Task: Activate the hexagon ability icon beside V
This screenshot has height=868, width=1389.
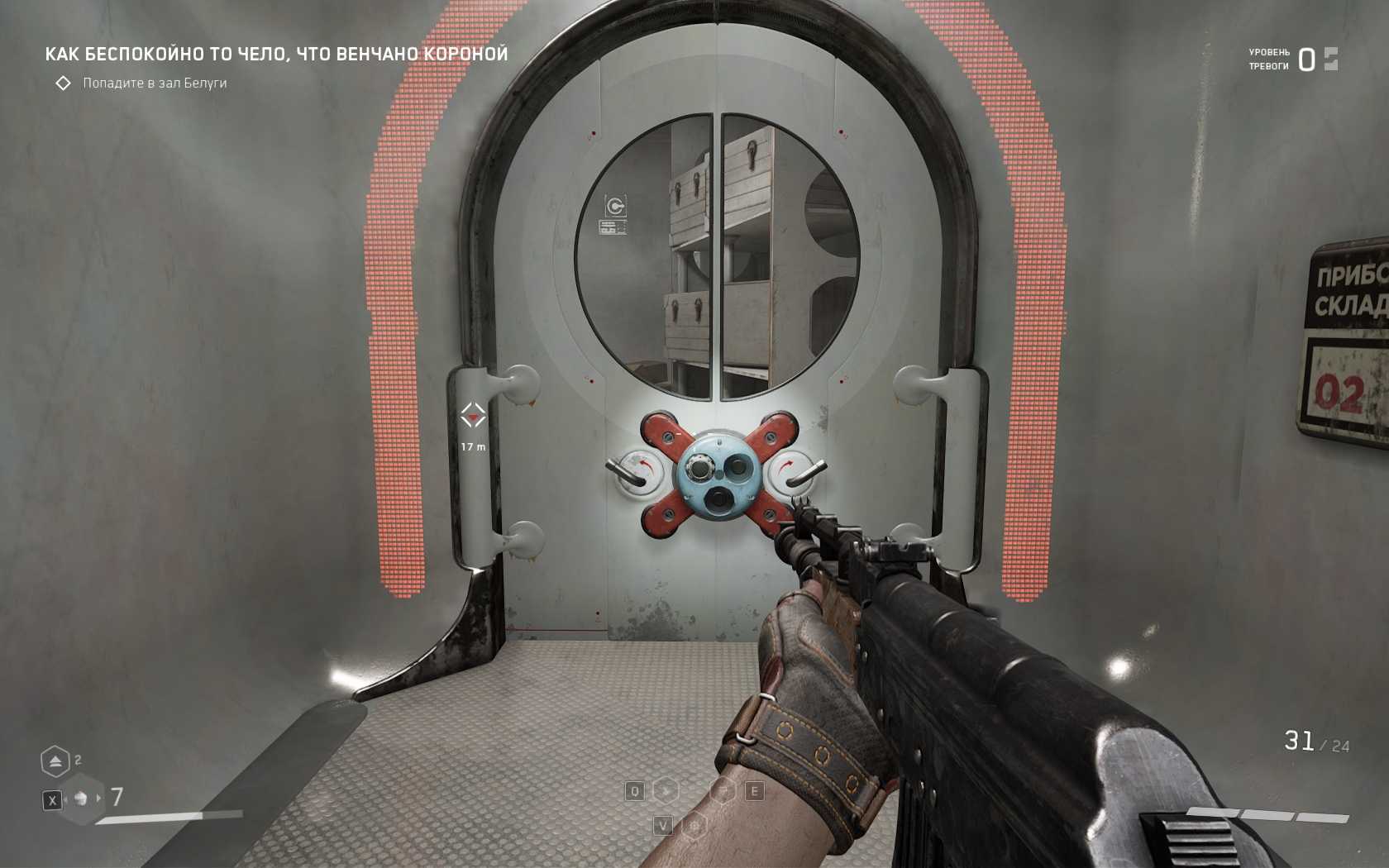Action: (694, 825)
